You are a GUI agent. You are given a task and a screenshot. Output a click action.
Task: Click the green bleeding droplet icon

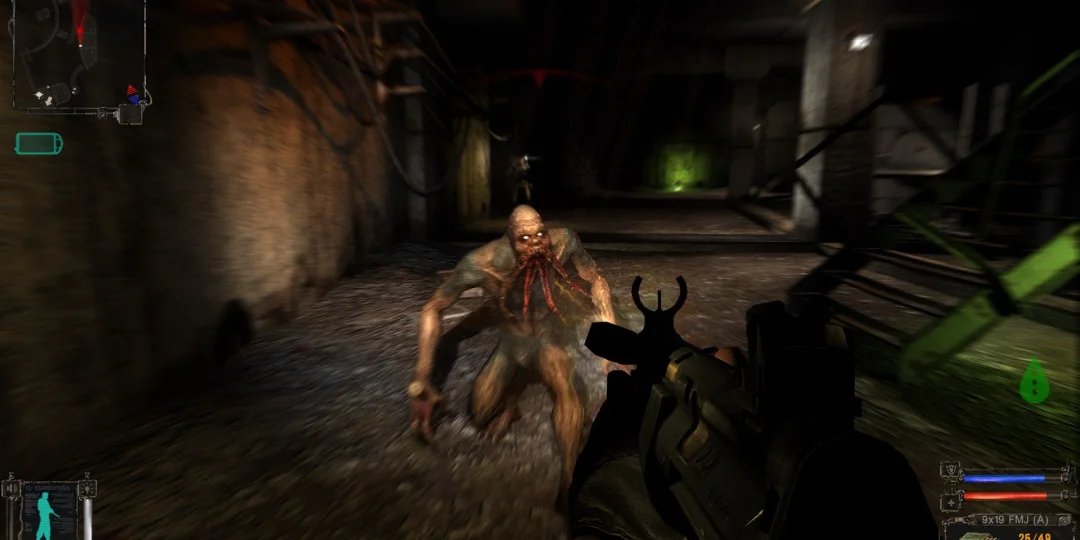1034,381
